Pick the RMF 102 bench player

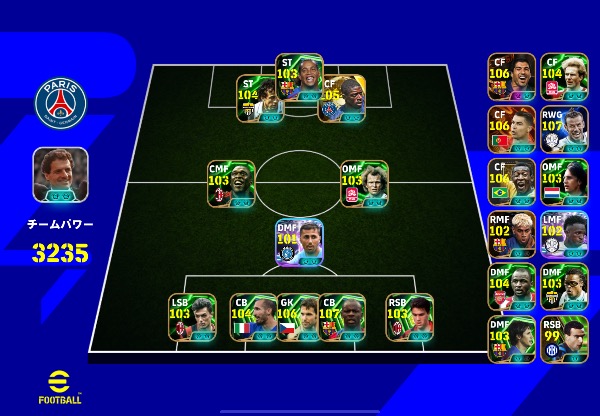tap(512, 235)
